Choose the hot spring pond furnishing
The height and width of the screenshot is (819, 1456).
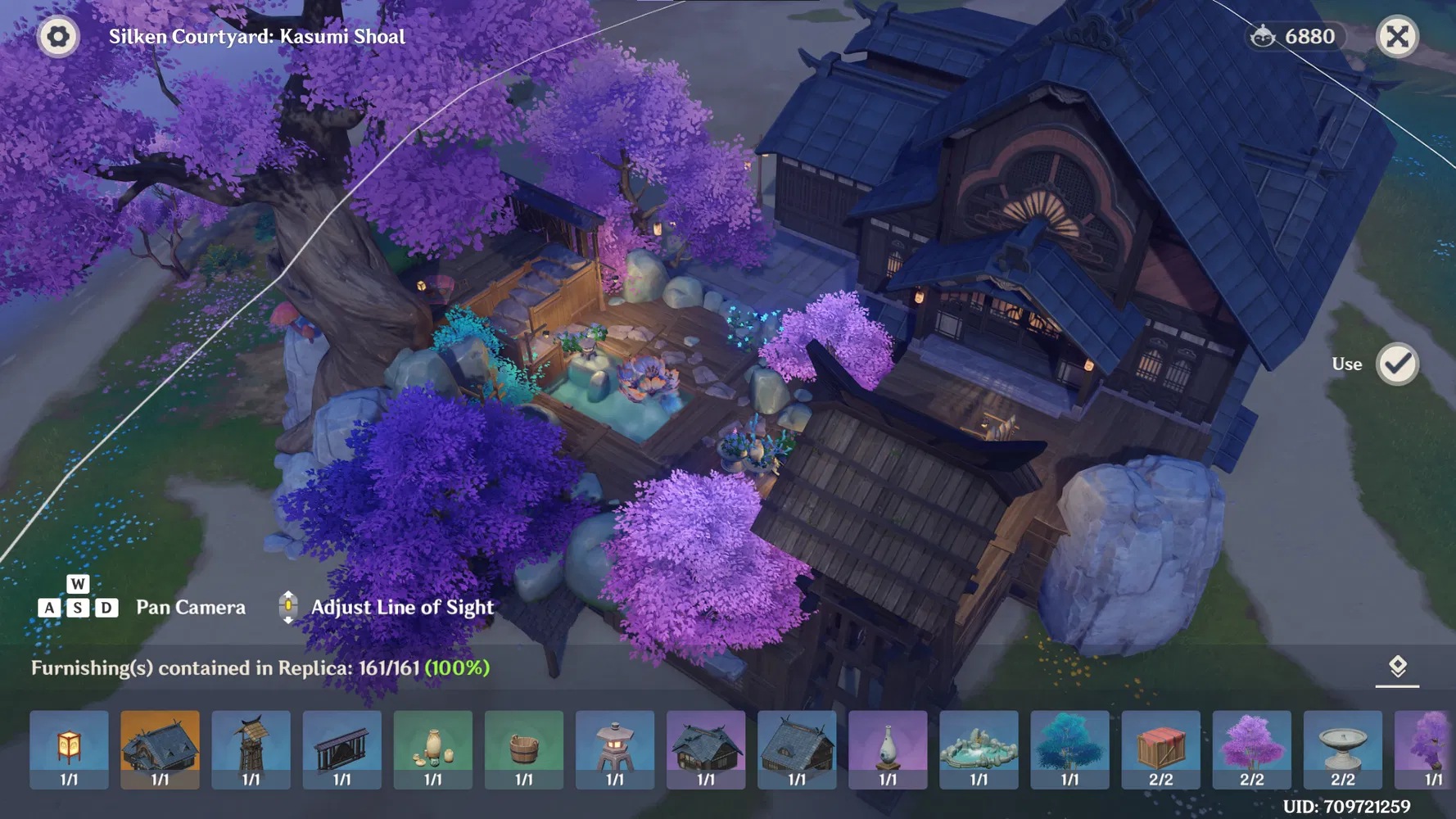click(x=979, y=749)
